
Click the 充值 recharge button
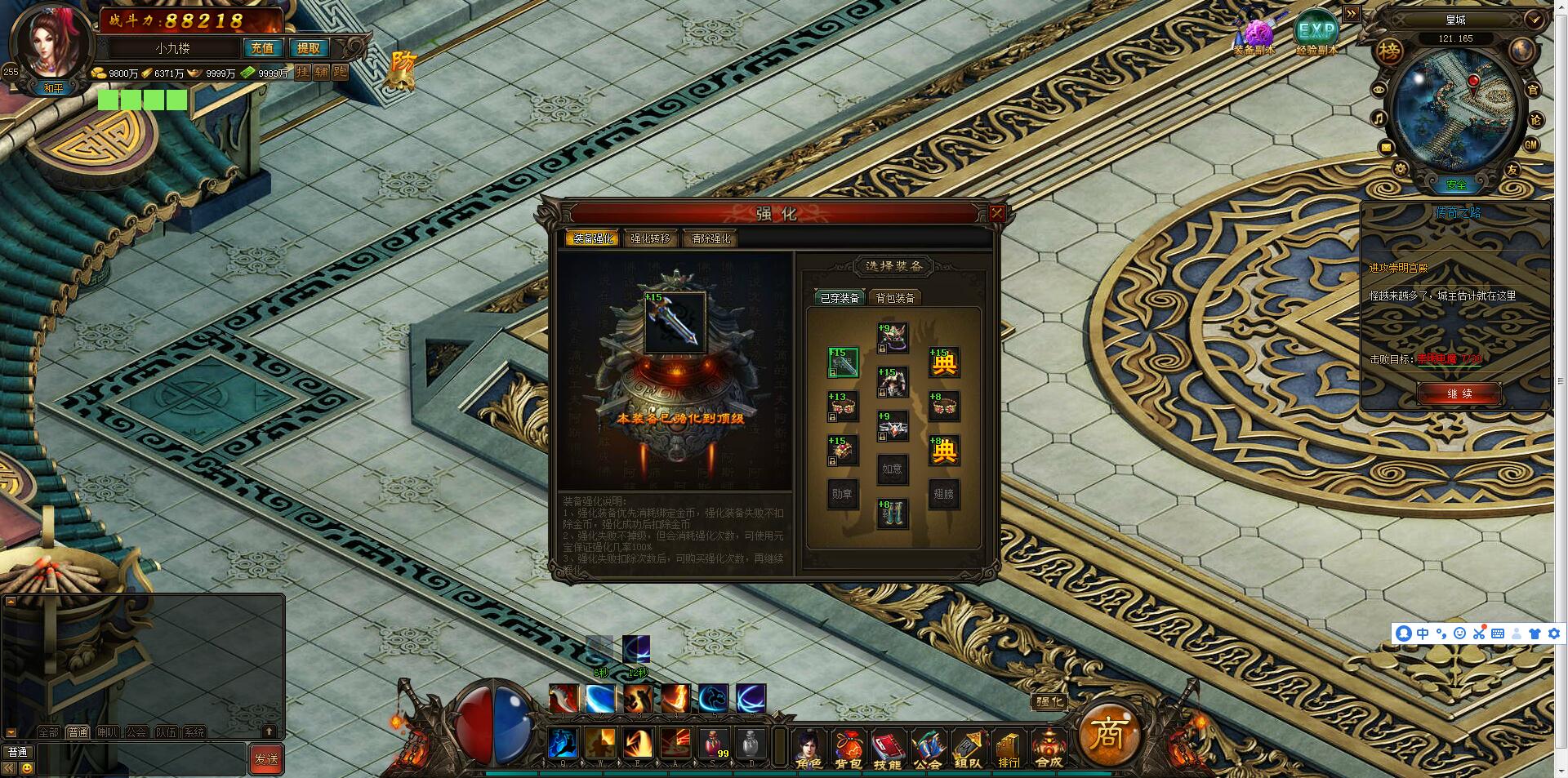pyautogui.click(x=262, y=48)
